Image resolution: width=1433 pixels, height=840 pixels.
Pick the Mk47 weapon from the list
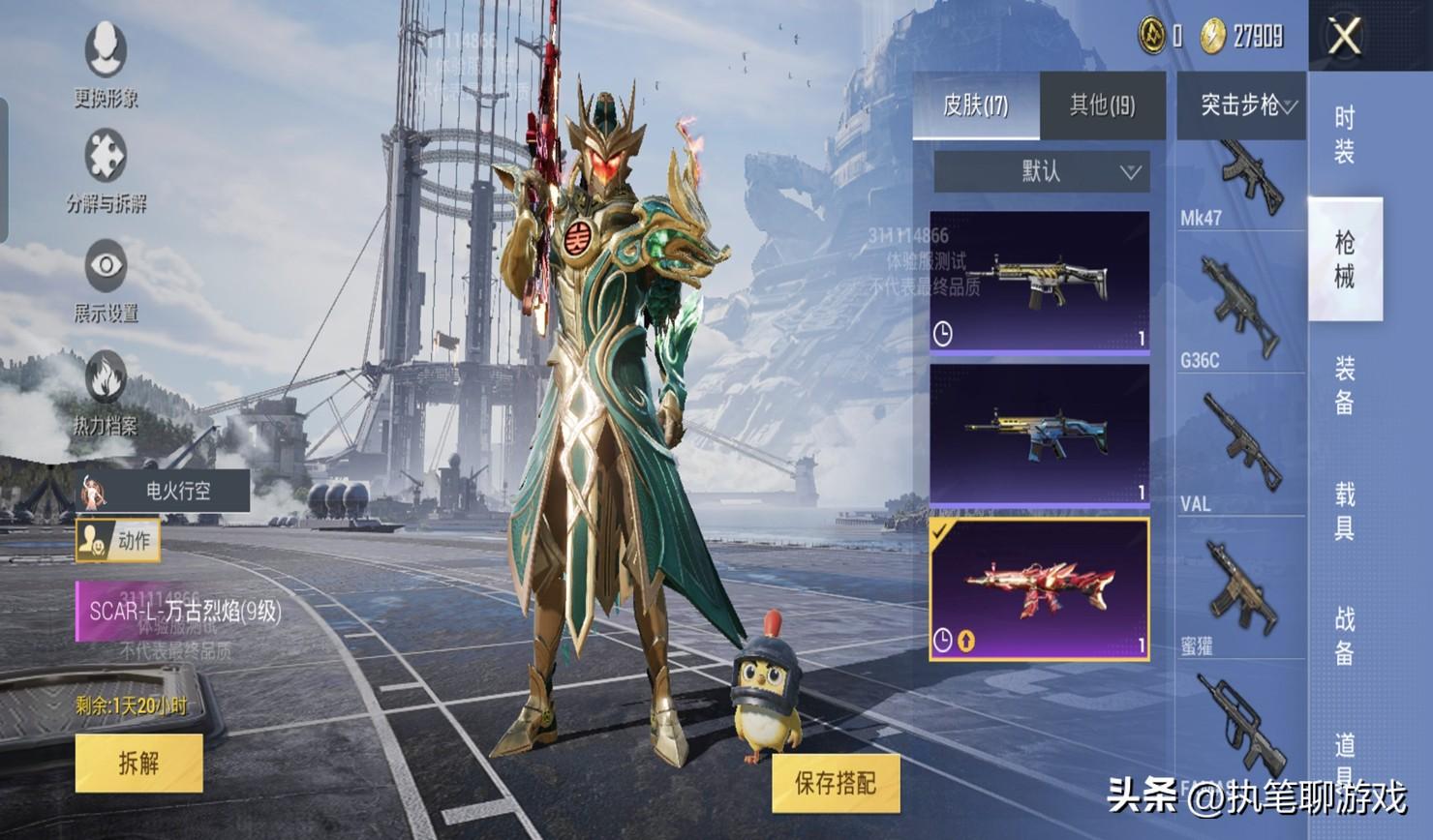click(x=1242, y=186)
